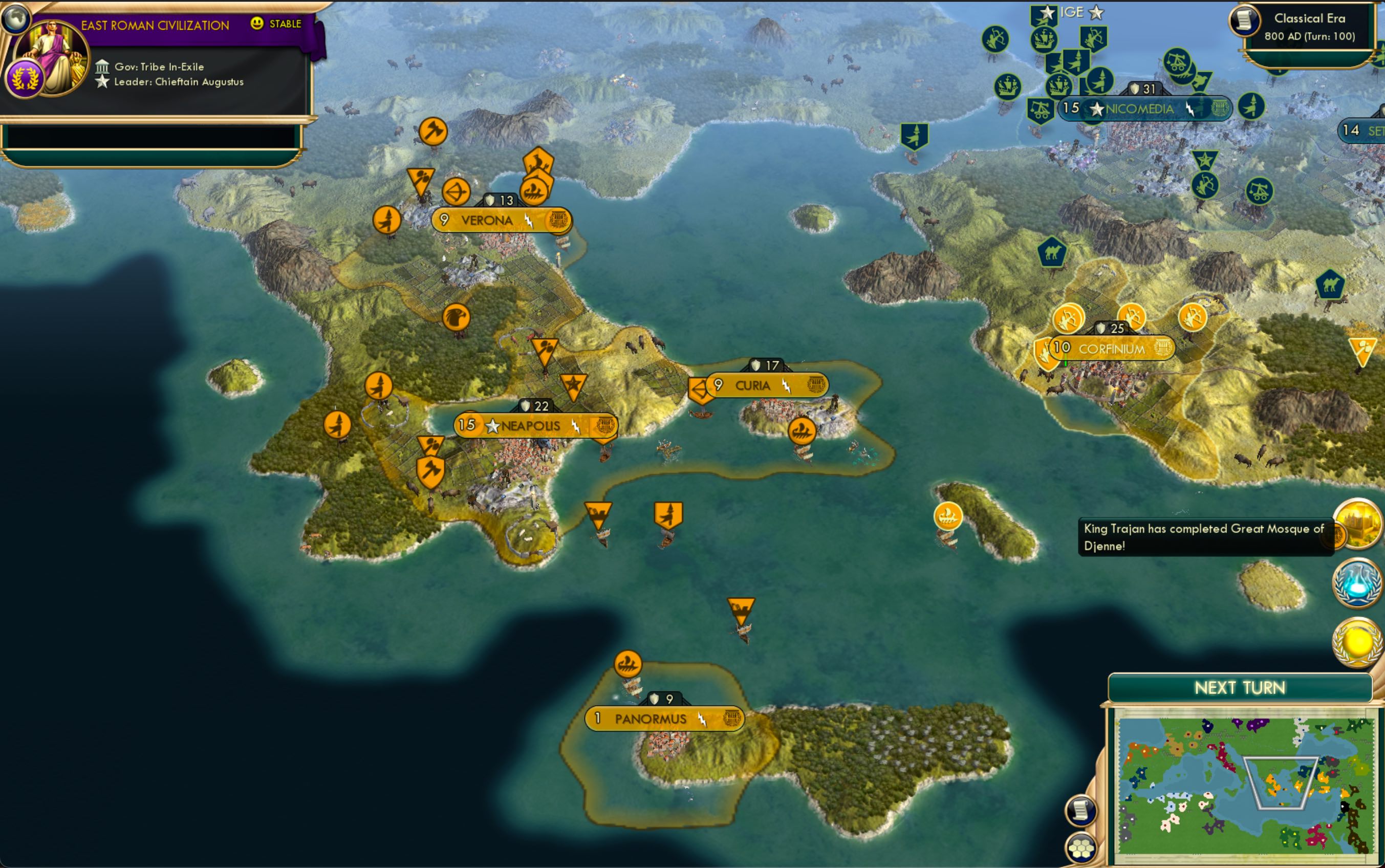
Task: Click the eagle unit icon on the western continent
Action: [458, 316]
